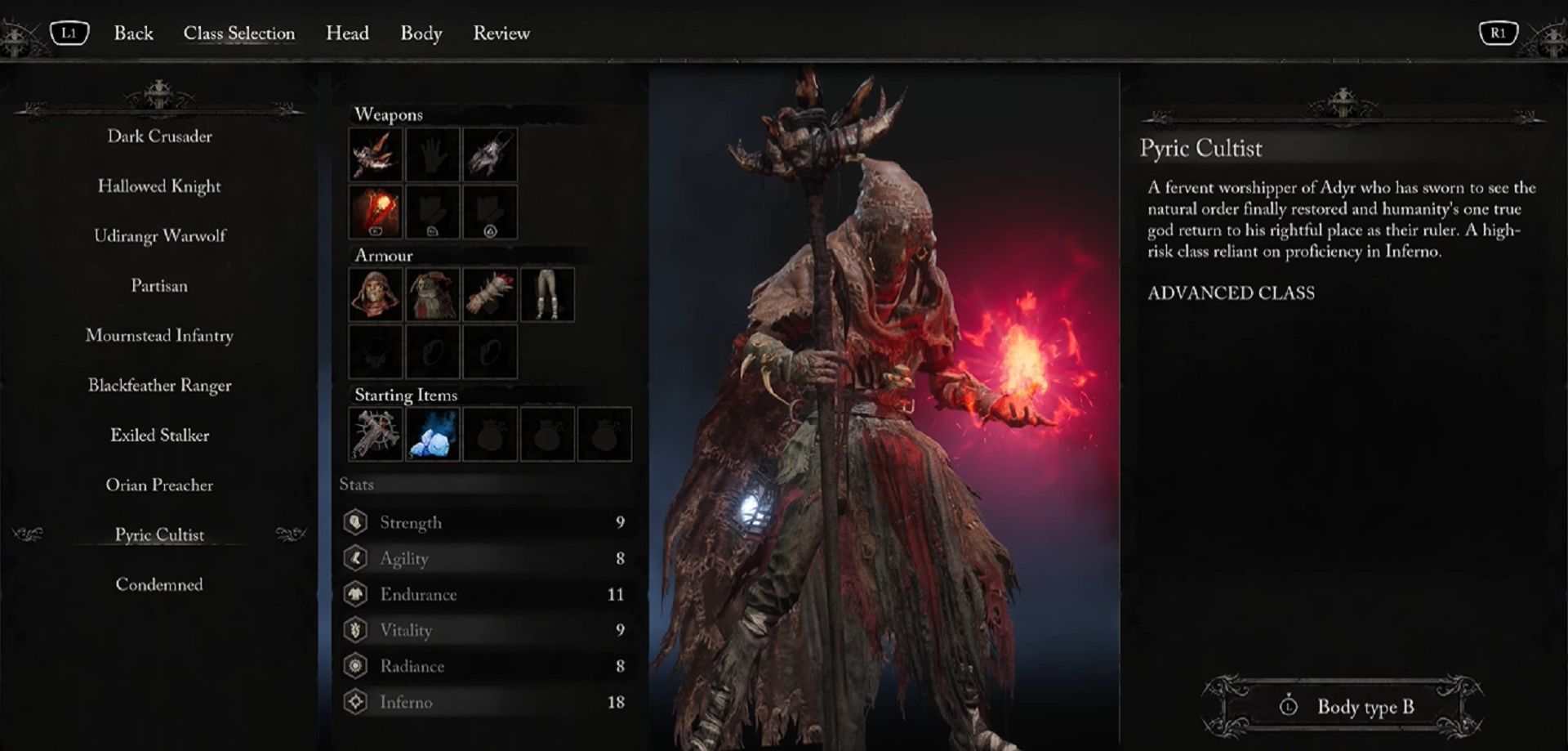Choose the Condemned class
This screenshot has width=1568, height=751.
[159, 585]
